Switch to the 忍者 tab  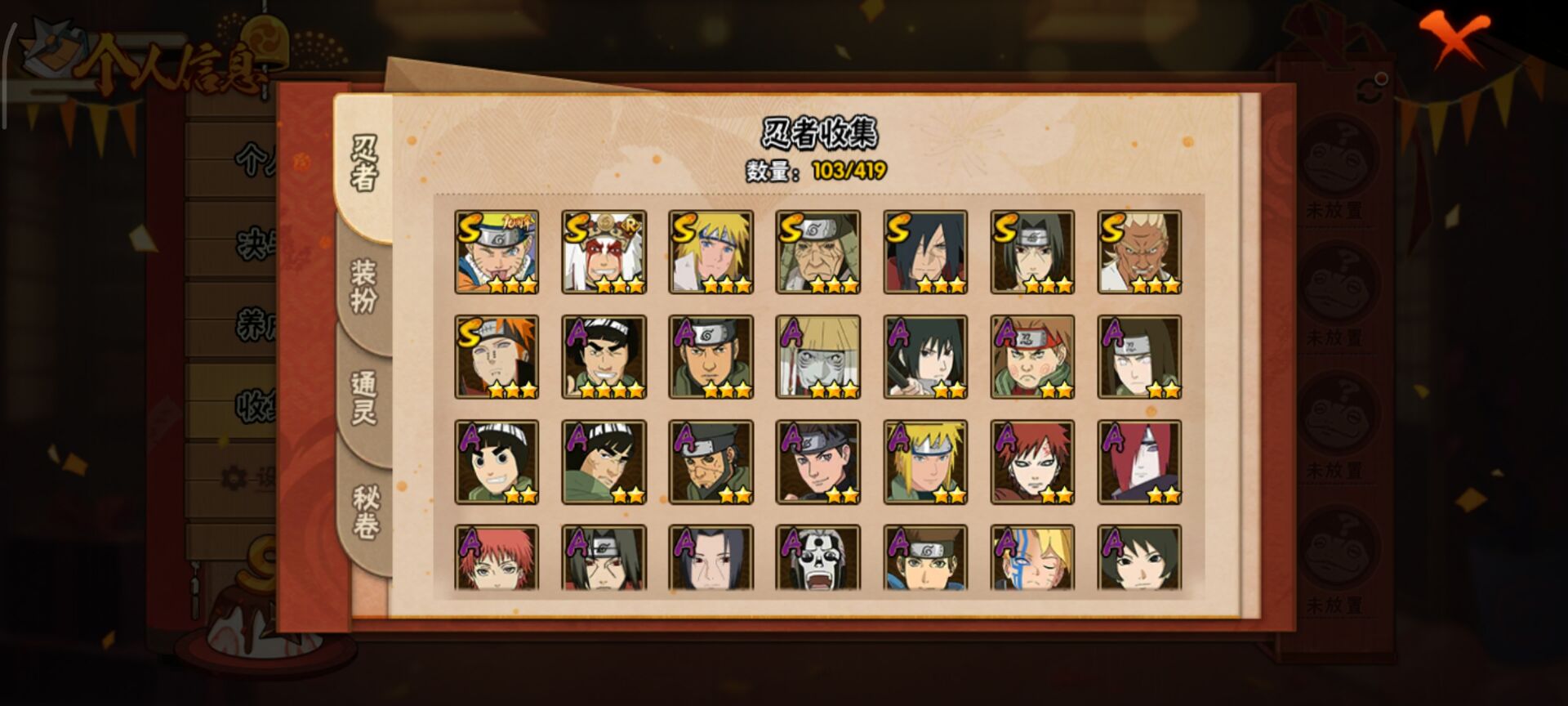tap(364, 163)
